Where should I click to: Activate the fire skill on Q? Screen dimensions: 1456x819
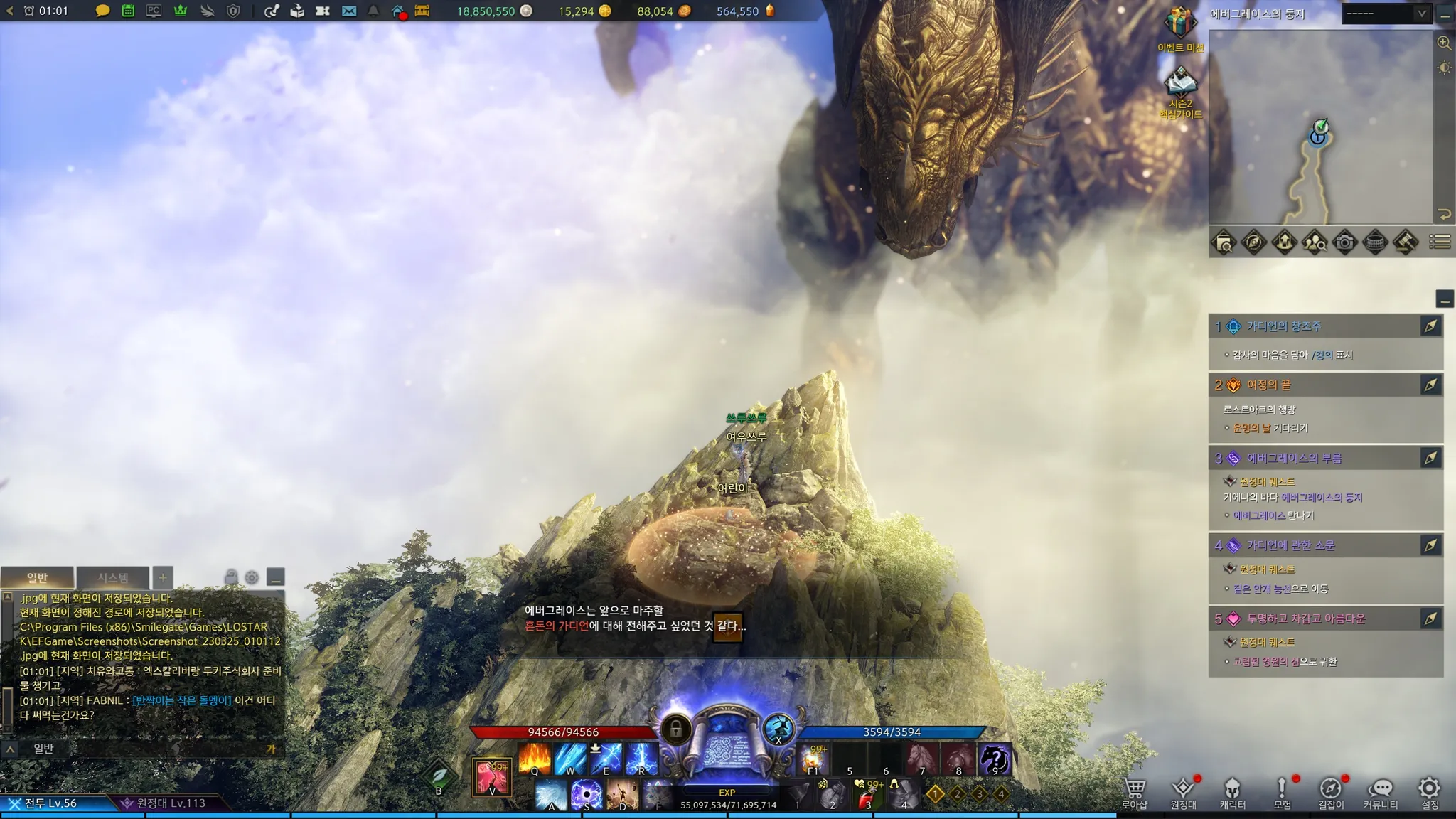pyautogui.click(x=535, y=758)
